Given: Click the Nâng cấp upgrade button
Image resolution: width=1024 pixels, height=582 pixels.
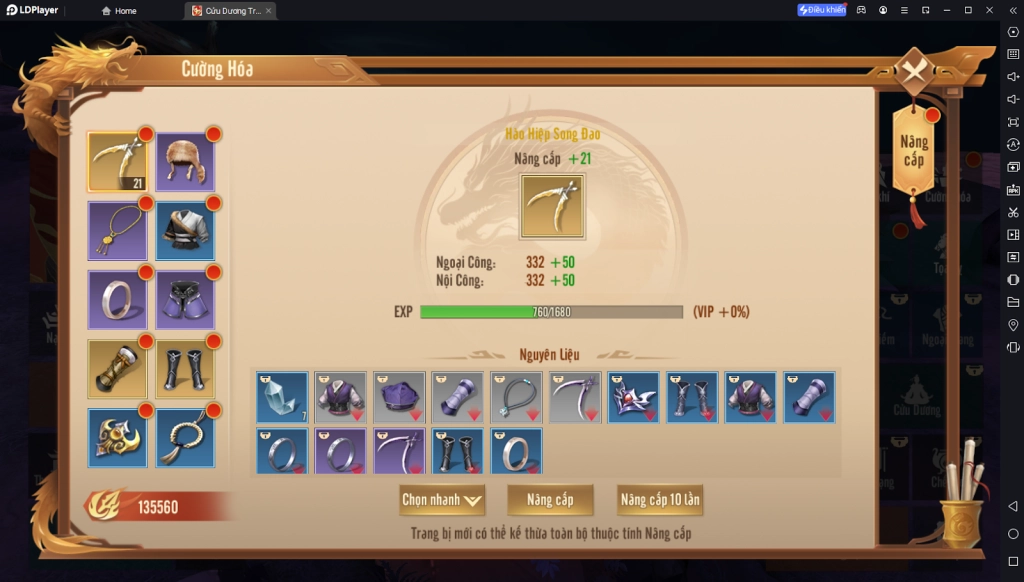Looking at the screenshot, I should (550, 499).
